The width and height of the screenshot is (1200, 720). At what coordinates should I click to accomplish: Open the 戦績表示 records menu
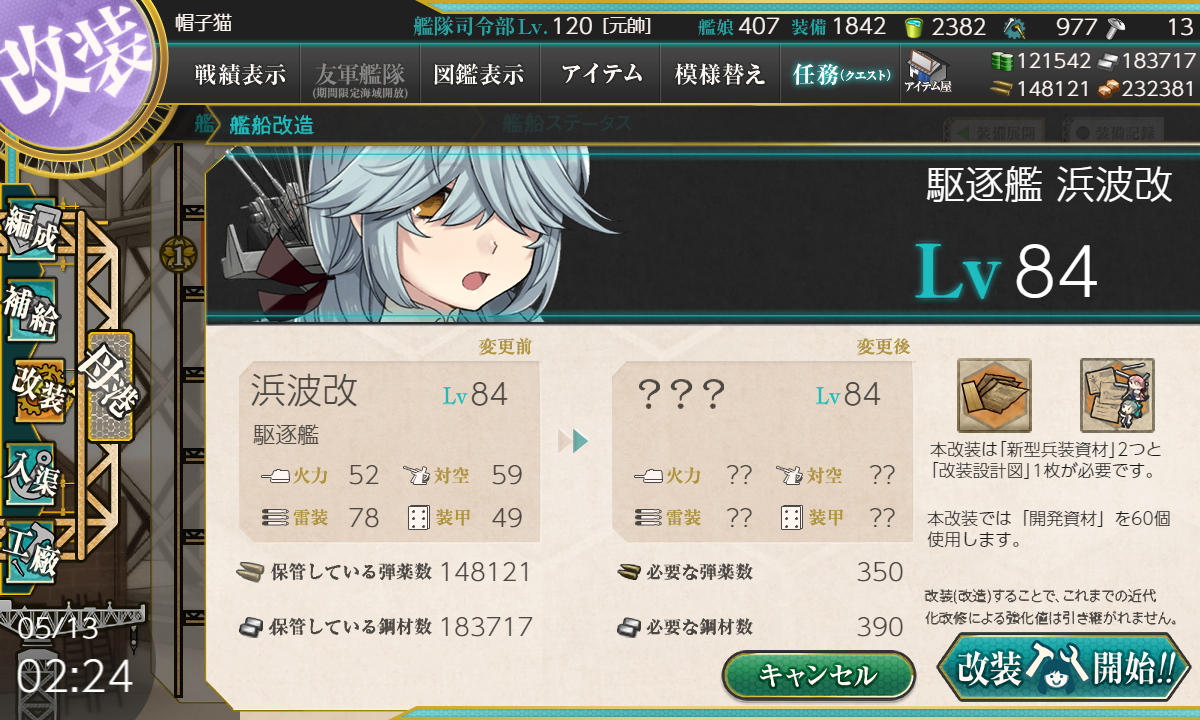coord(240,75)
